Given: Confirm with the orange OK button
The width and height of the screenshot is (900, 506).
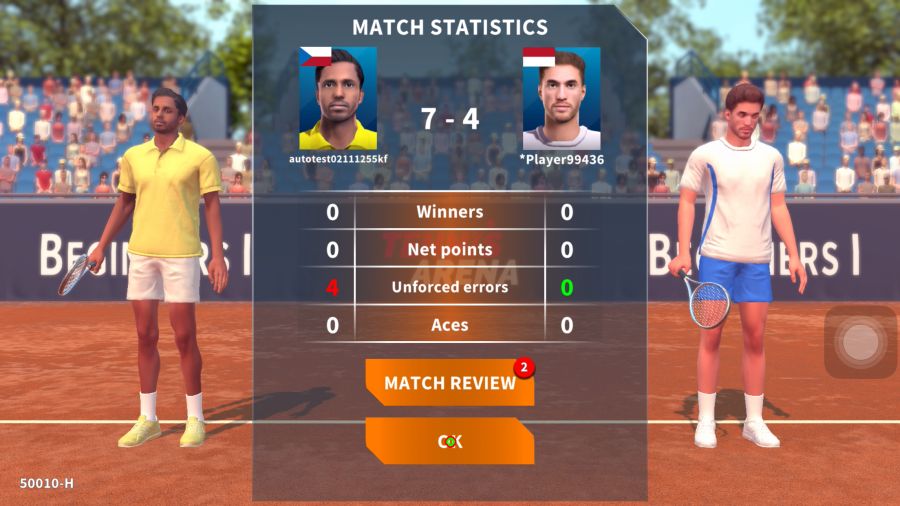Looking at the screenshot, I should [x=449, y=441].
